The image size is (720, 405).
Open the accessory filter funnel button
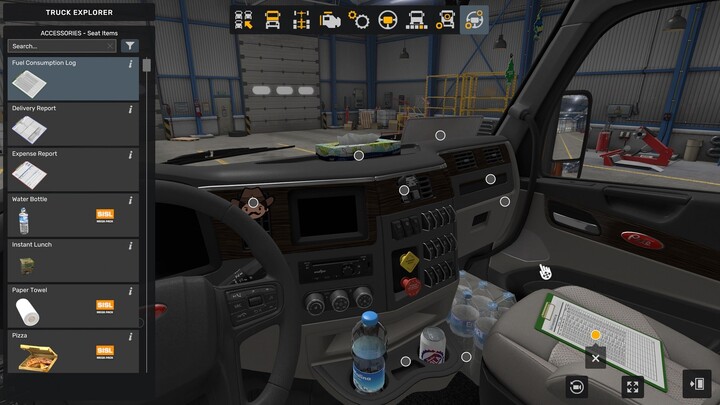coord(130,46)
